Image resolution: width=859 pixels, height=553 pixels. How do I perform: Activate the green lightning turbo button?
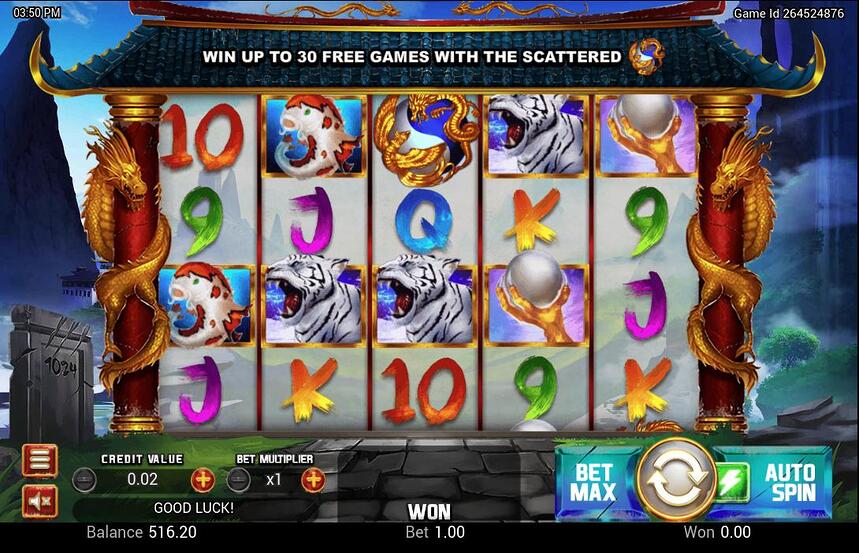(732, 482)
